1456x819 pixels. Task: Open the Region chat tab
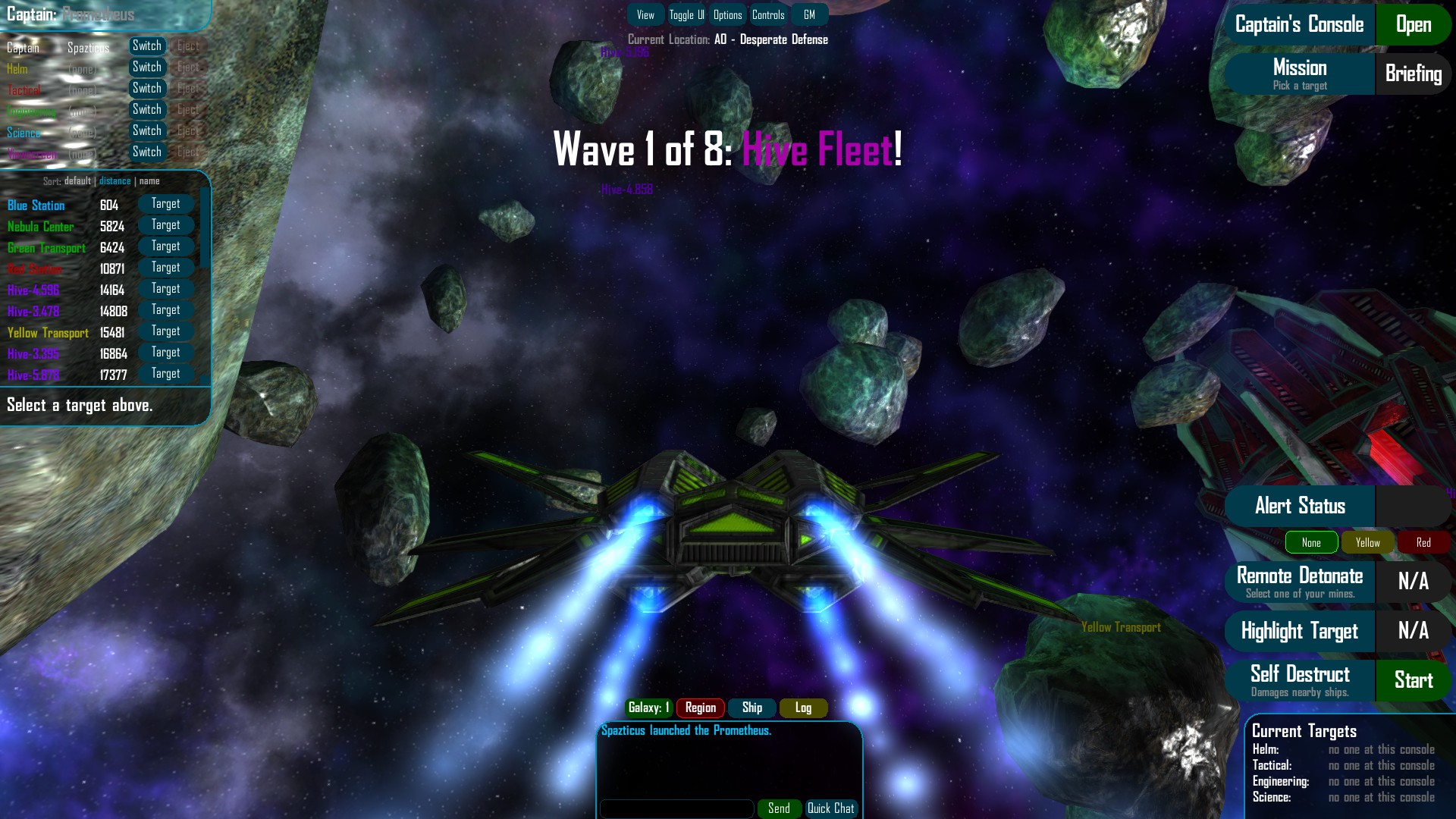[700, 708]
